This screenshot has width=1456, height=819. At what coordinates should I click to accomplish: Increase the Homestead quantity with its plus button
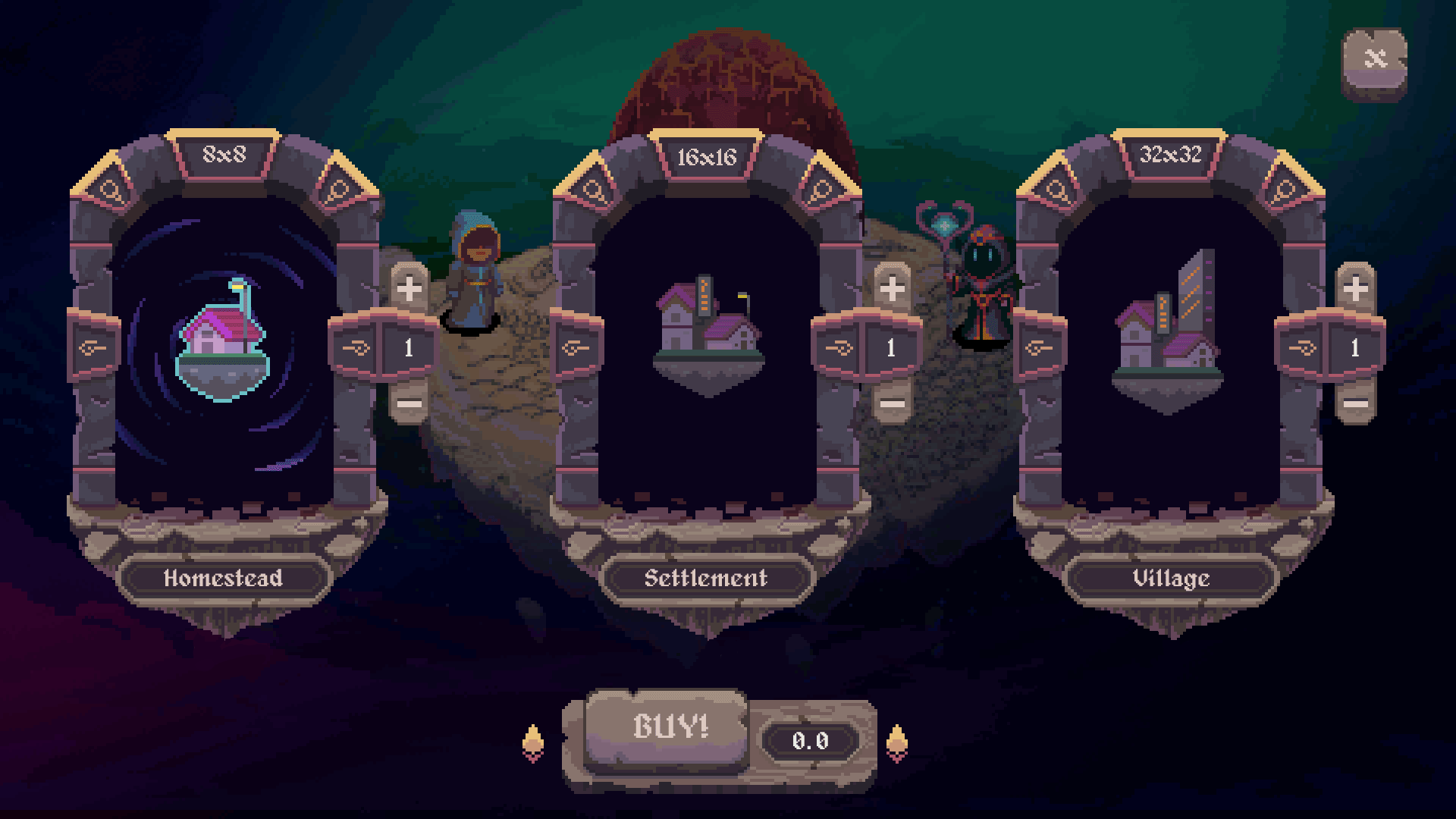coord(409,288)
